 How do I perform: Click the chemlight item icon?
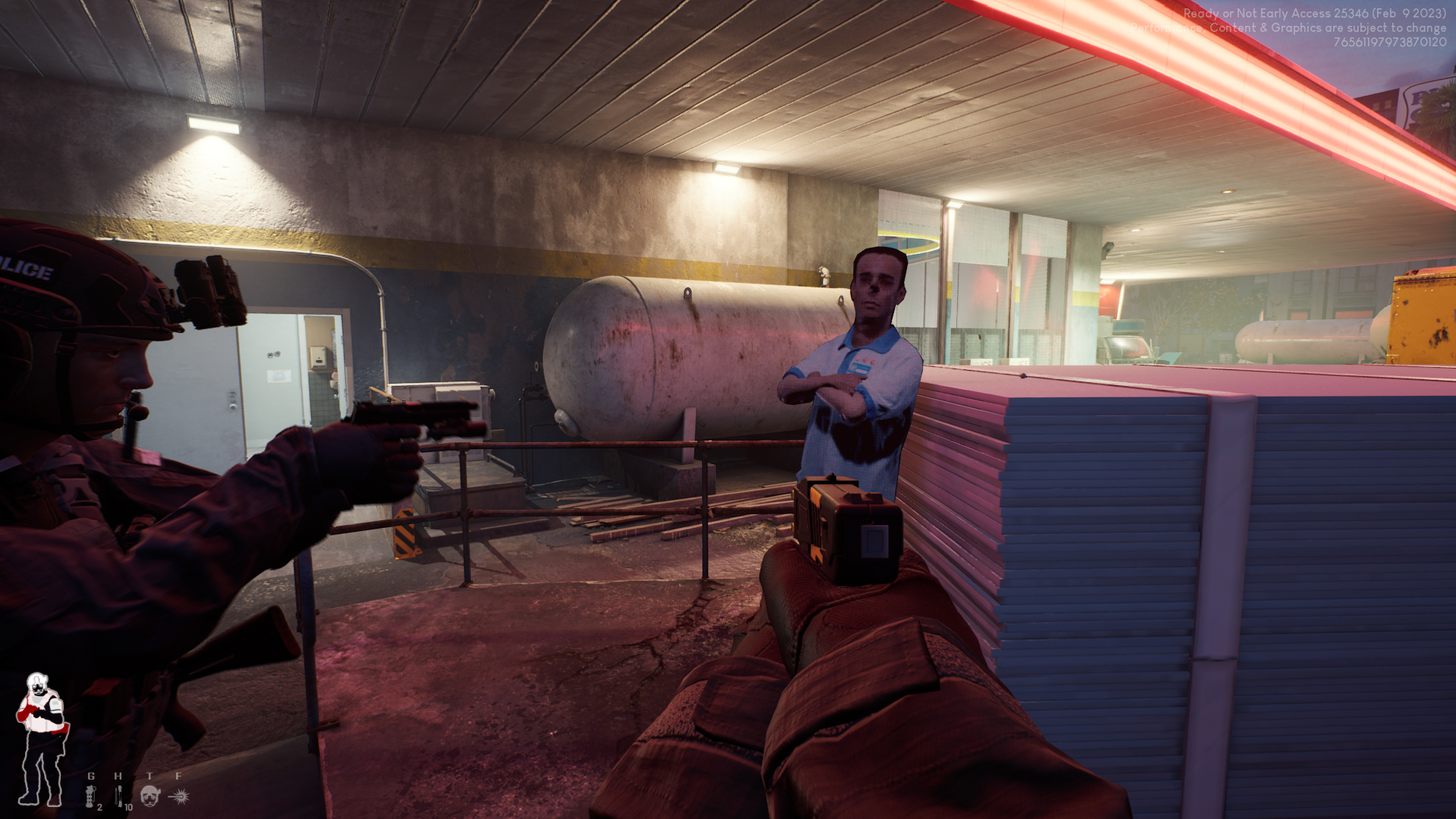(119, 796)
